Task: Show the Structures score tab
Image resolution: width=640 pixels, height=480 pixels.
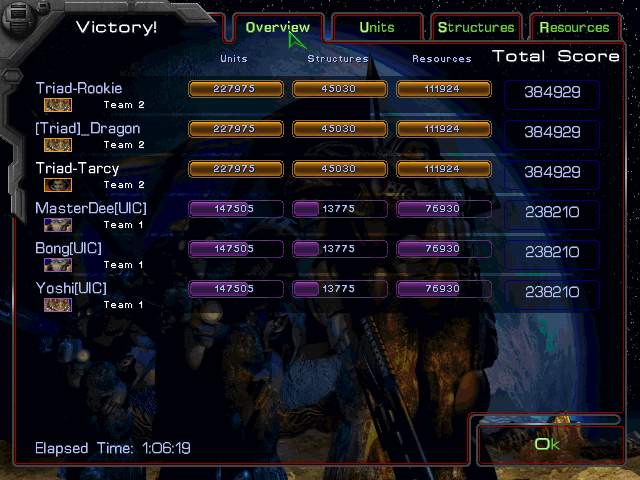Action: click(x=476, y=27)
